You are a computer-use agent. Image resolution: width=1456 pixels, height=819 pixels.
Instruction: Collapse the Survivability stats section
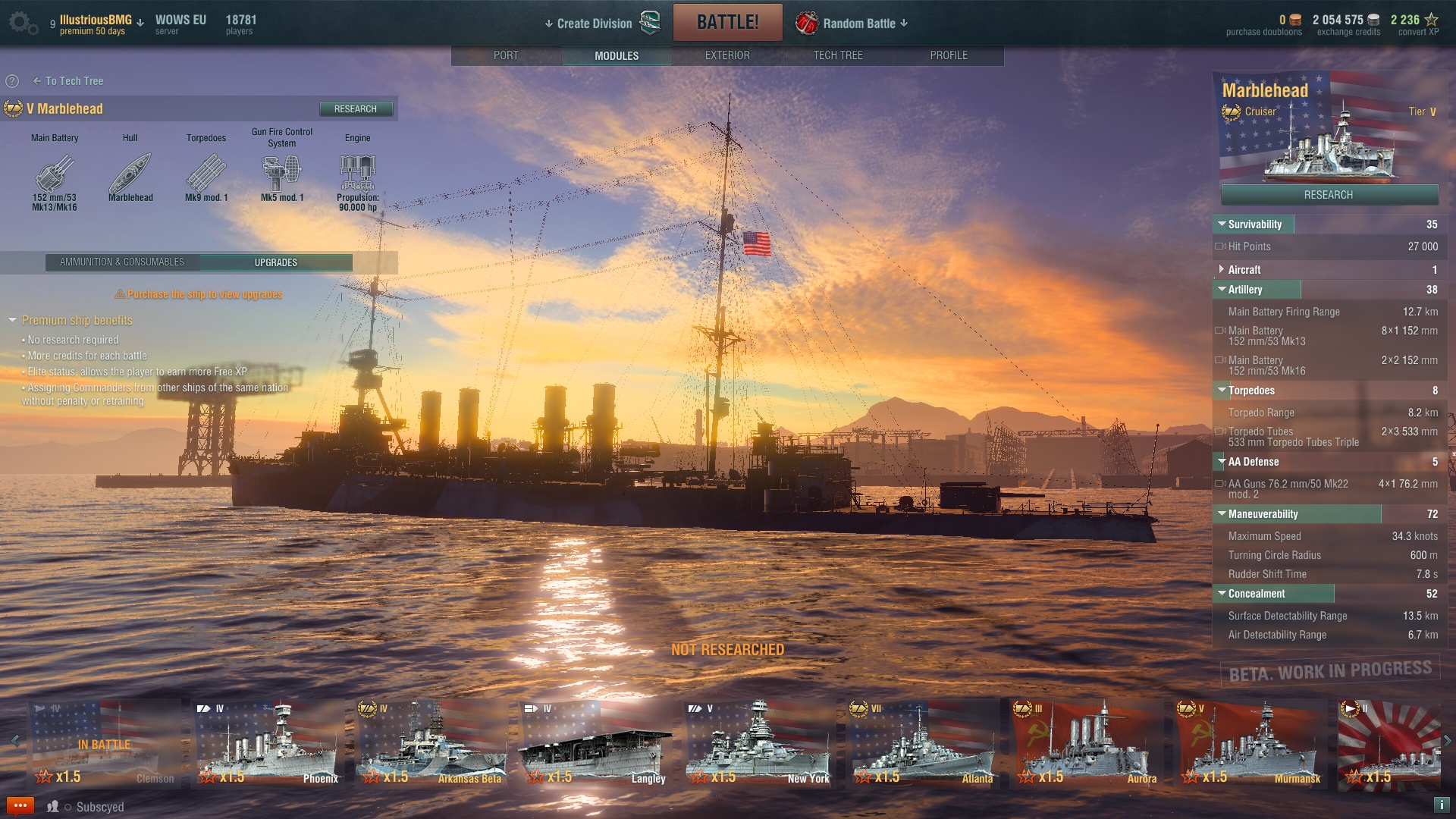click(1222, 224)
